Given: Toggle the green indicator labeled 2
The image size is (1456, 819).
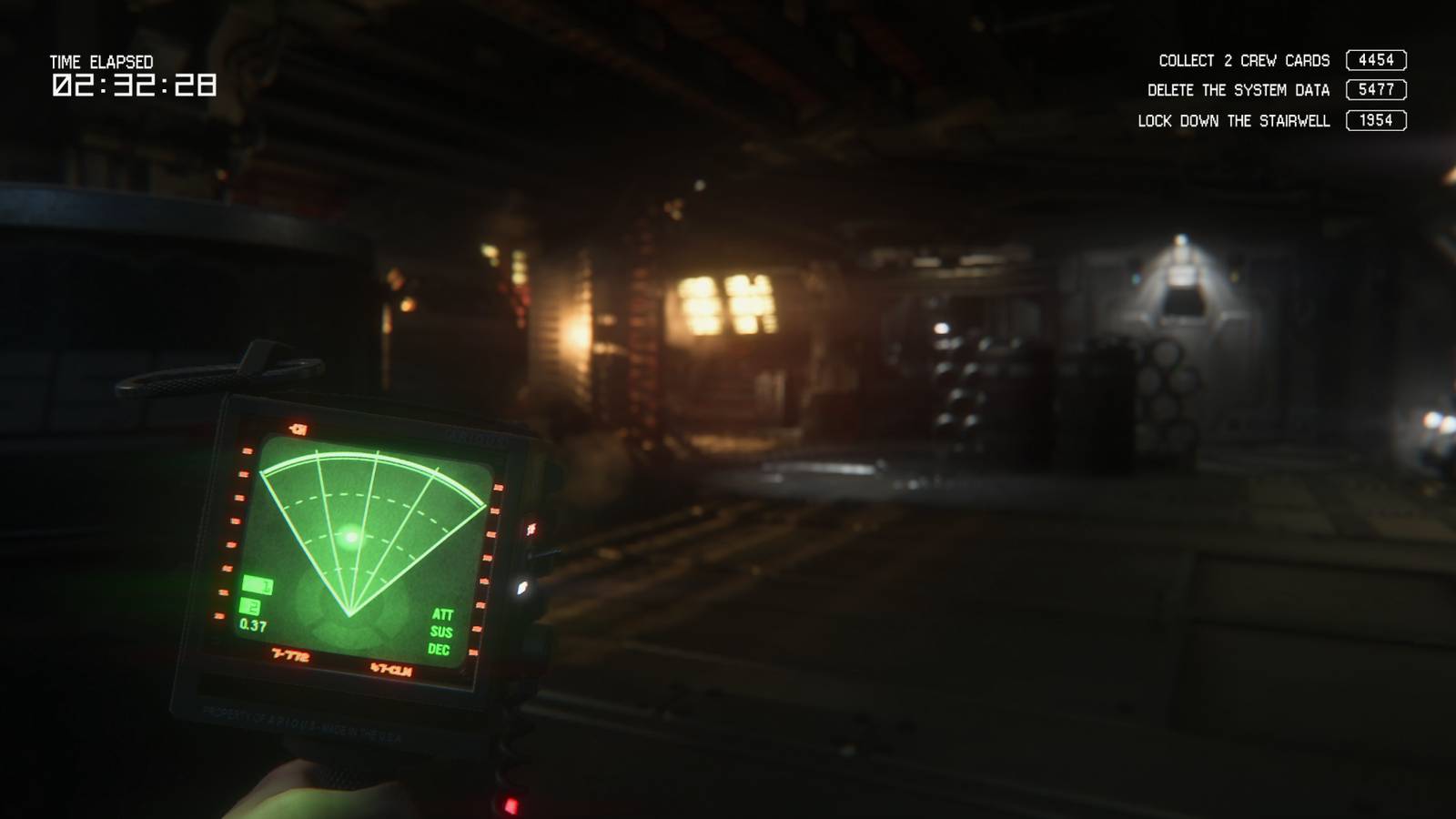Looking at the screenshot, I should coord(250,604).
